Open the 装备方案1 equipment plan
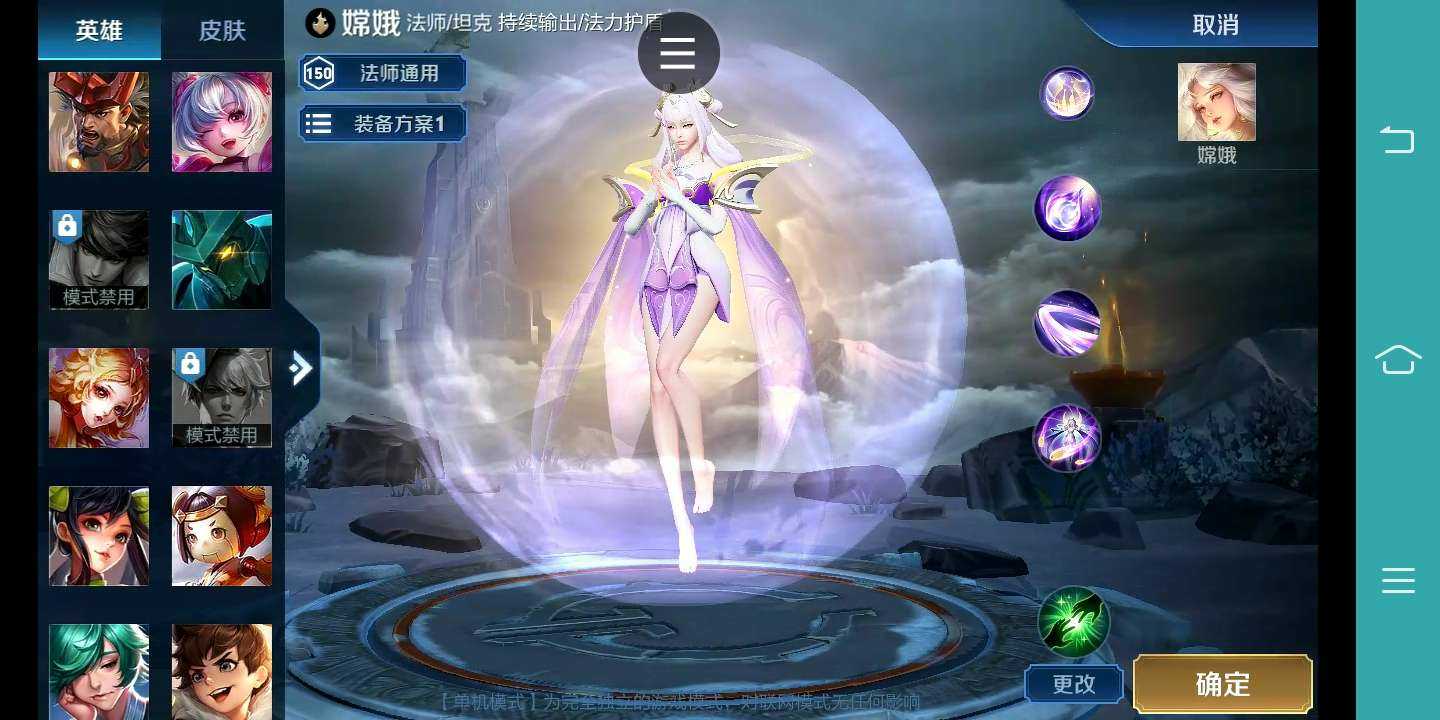 click(383, 123)
